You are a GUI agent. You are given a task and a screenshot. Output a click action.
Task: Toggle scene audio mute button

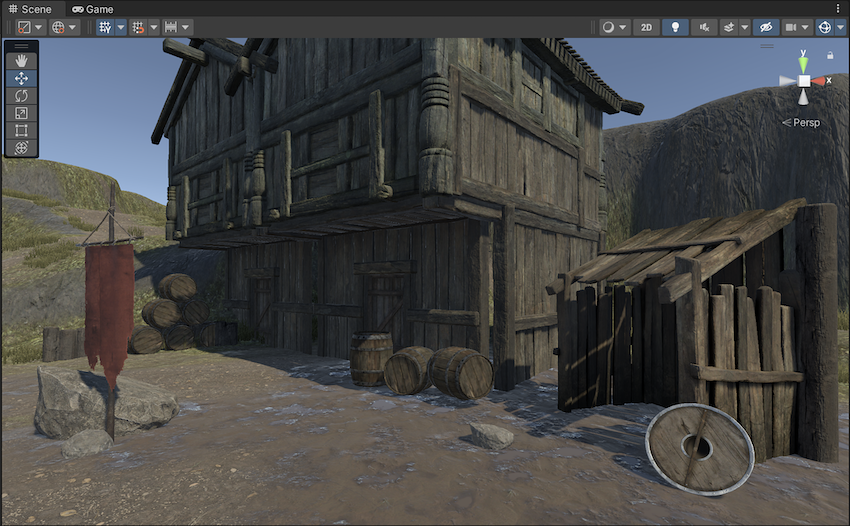(704, 27)
